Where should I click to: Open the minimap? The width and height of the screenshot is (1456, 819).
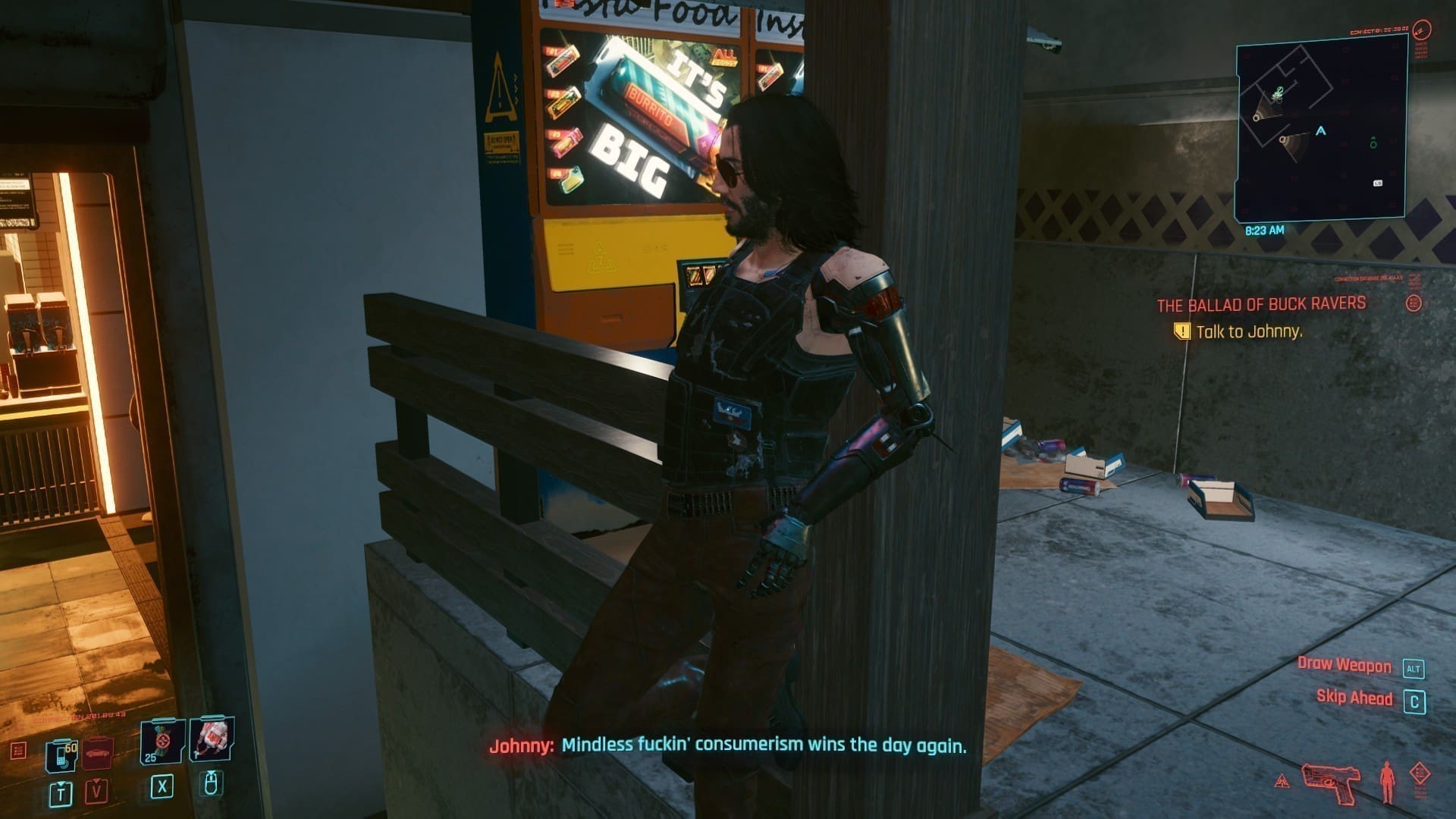point(1321,129)
